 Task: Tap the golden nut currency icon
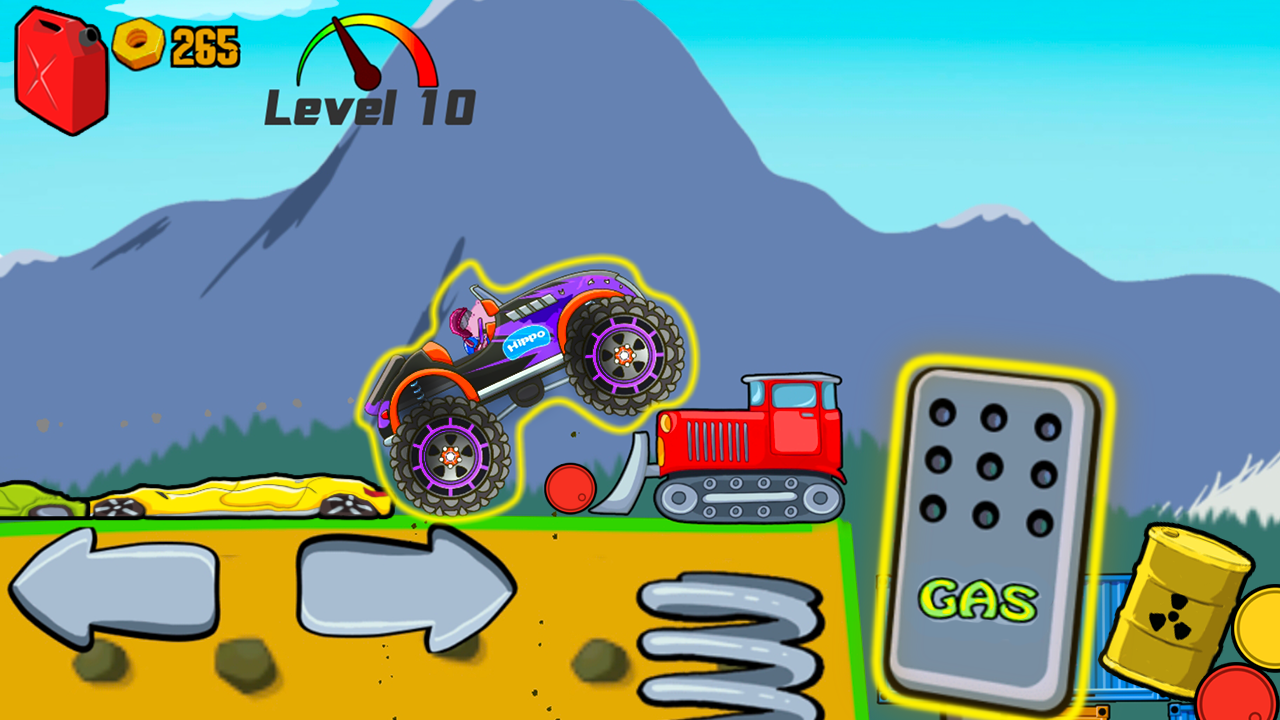[x=140, y=42]
